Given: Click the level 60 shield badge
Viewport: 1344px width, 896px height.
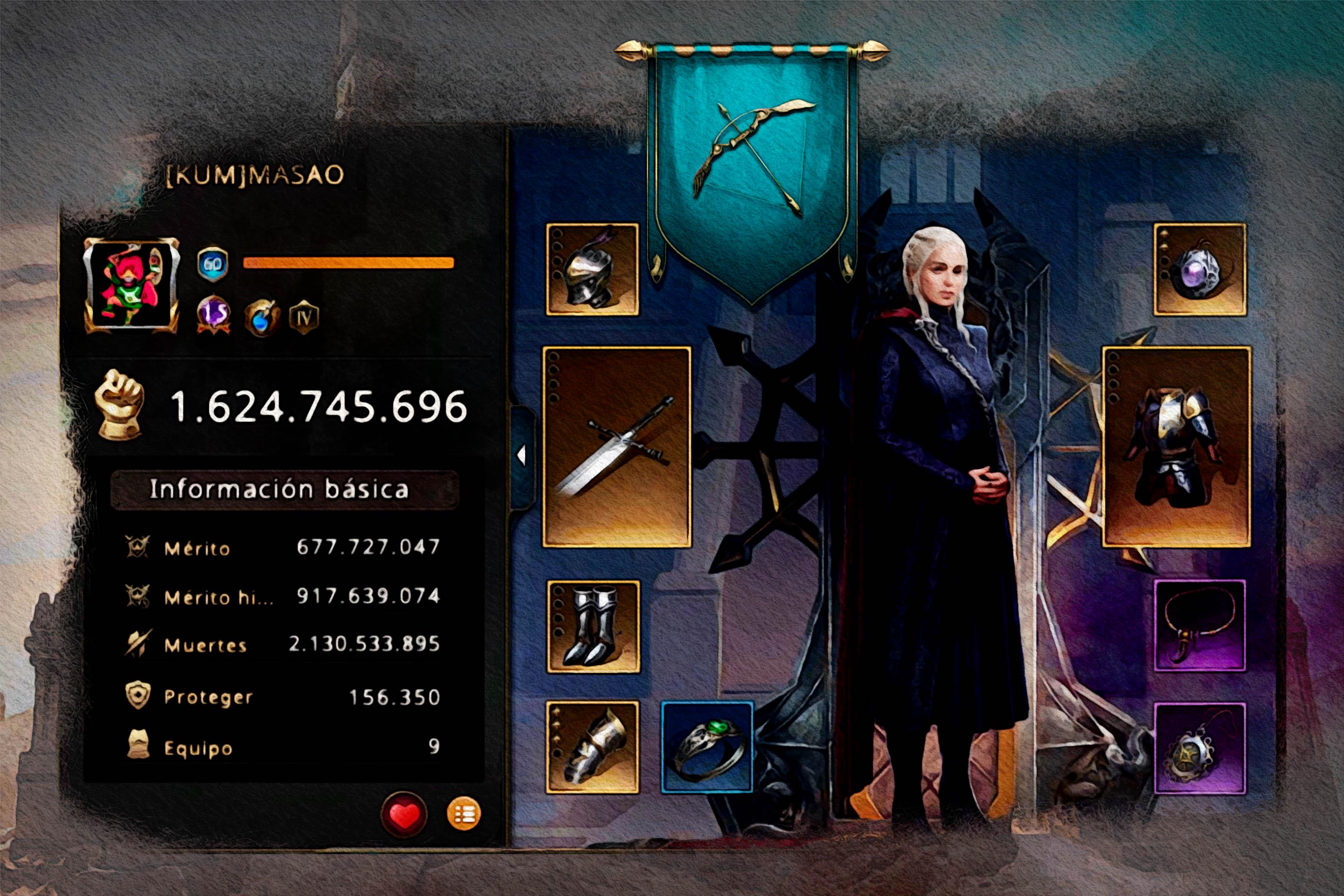Looking at the screenshot, I should (212, 263).
